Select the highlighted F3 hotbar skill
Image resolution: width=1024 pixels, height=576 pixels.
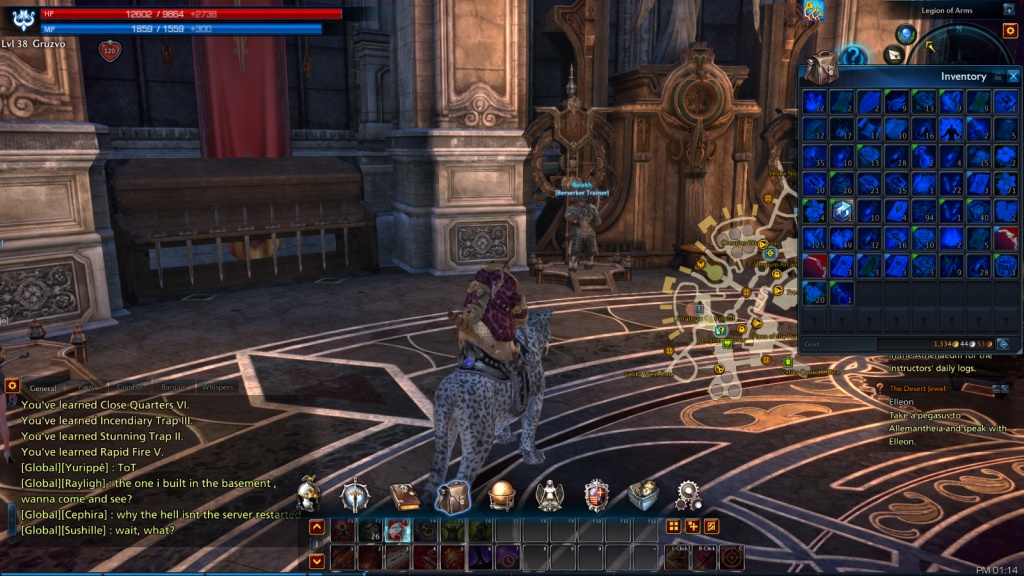coord(398,531)
